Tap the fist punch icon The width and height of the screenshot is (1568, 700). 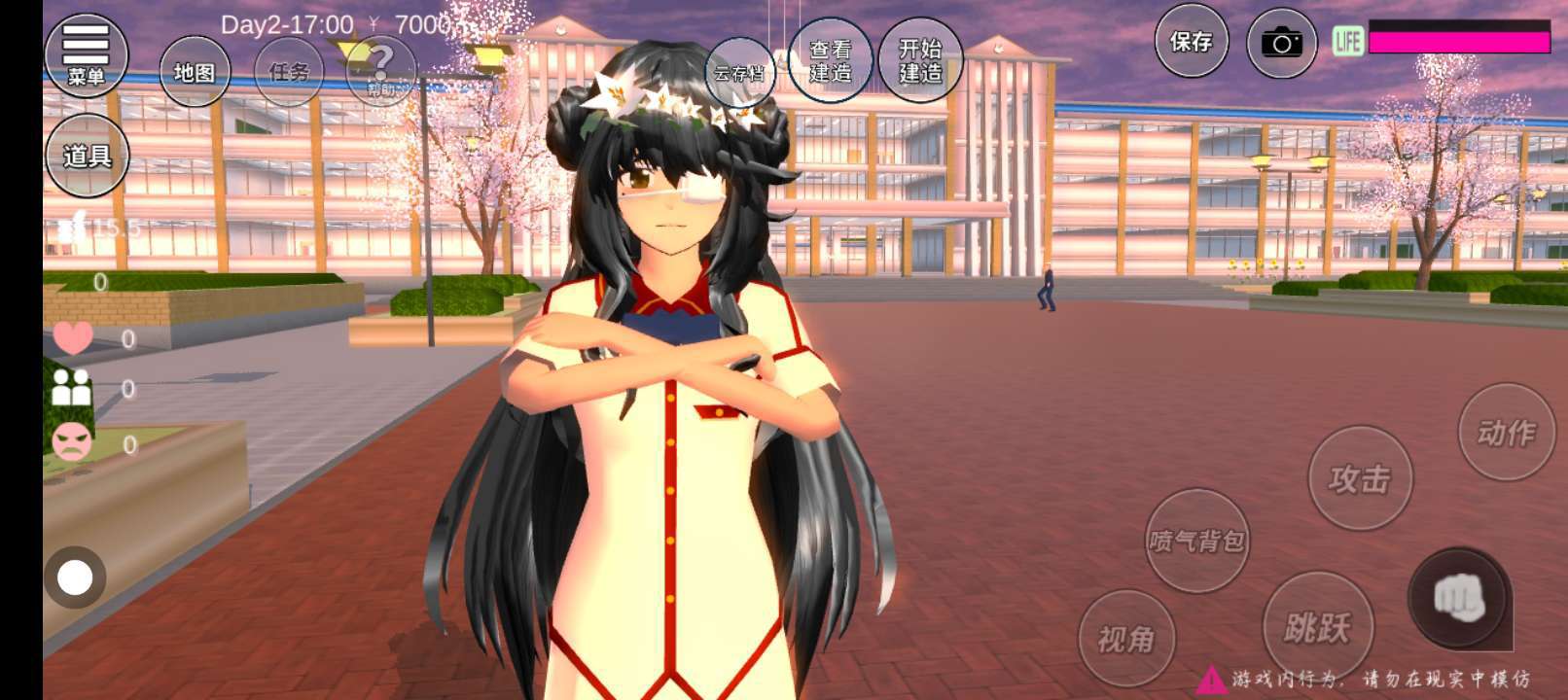point(1459,599)
